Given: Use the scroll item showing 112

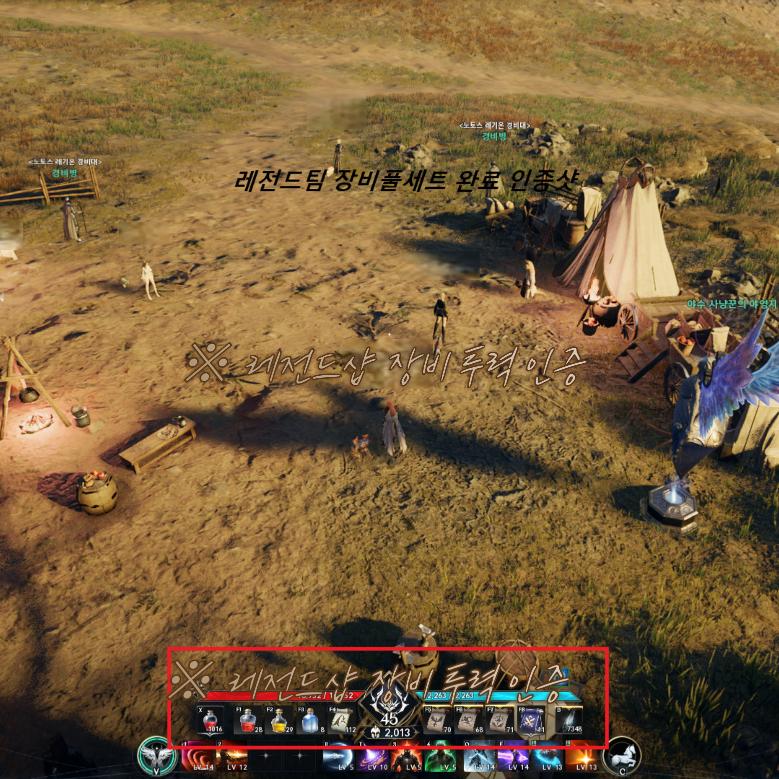Looking at the screenshot, I should (x=340, y=721).
